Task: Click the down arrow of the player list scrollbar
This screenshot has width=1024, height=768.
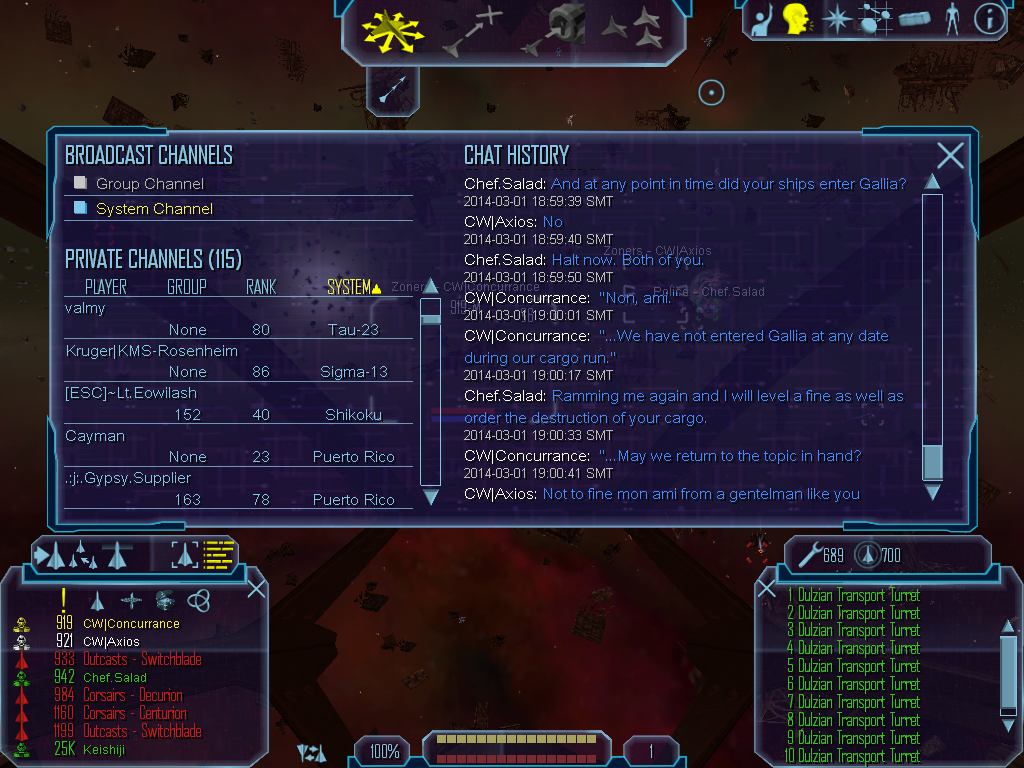Action: 431,496
